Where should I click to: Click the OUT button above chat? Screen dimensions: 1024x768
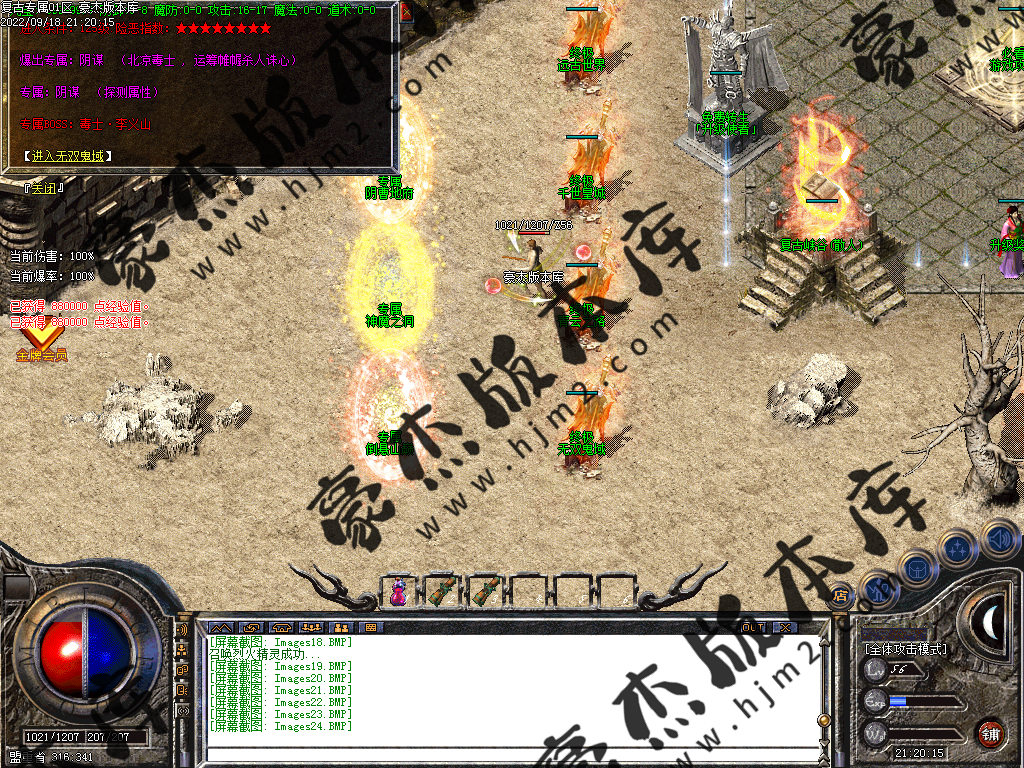(x=752, y=627)
